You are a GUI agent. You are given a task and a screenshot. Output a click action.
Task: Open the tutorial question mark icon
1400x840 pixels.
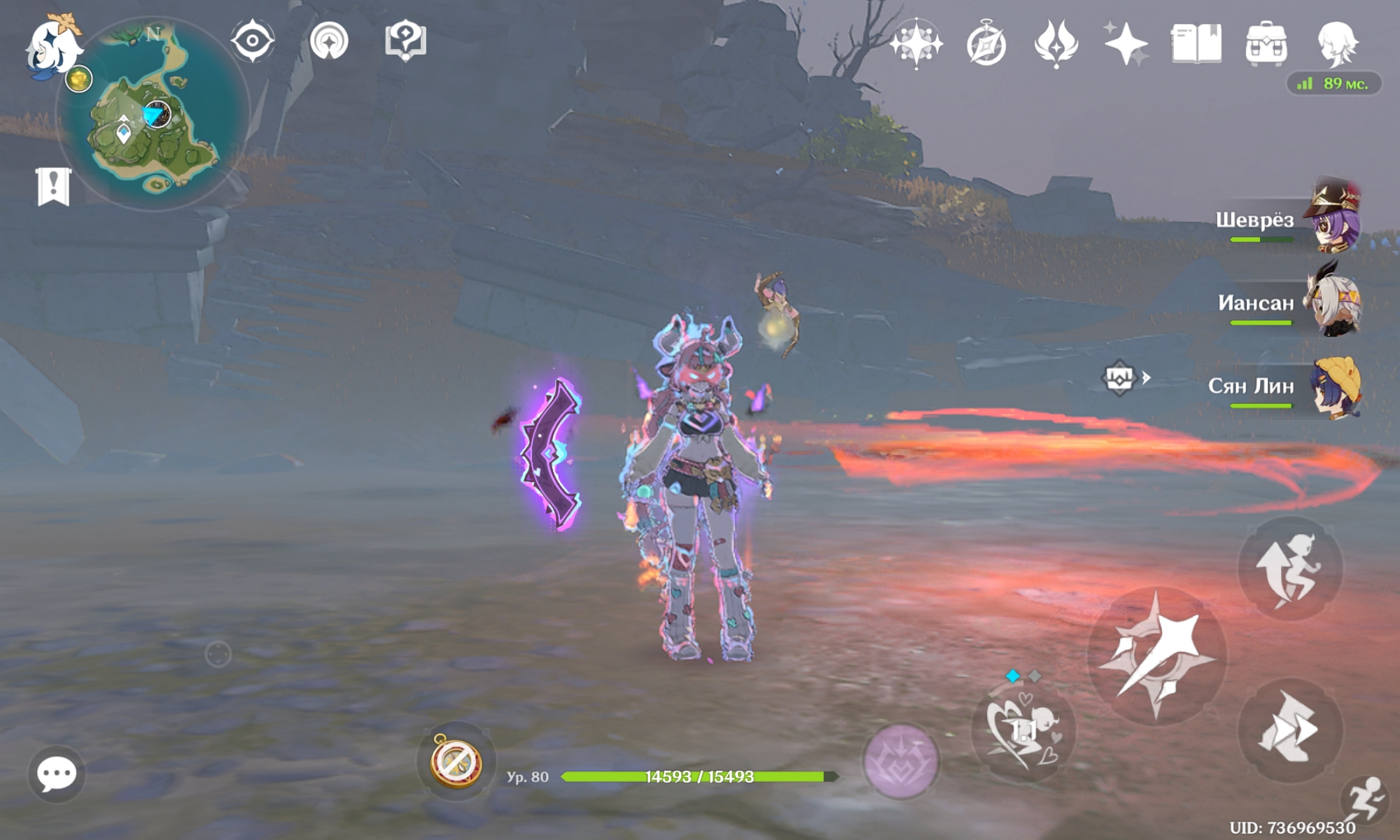pyautogui.click(x=405, y=41)
